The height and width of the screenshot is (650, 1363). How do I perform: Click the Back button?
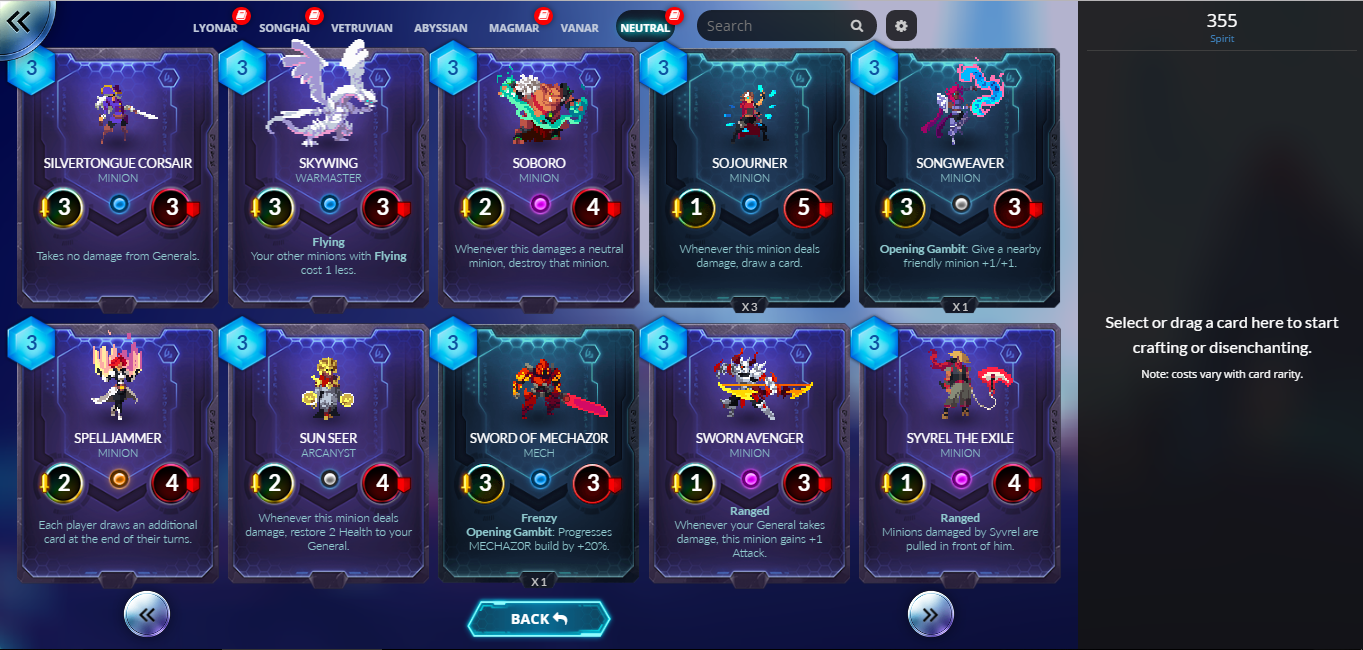(x=539, y=619)
